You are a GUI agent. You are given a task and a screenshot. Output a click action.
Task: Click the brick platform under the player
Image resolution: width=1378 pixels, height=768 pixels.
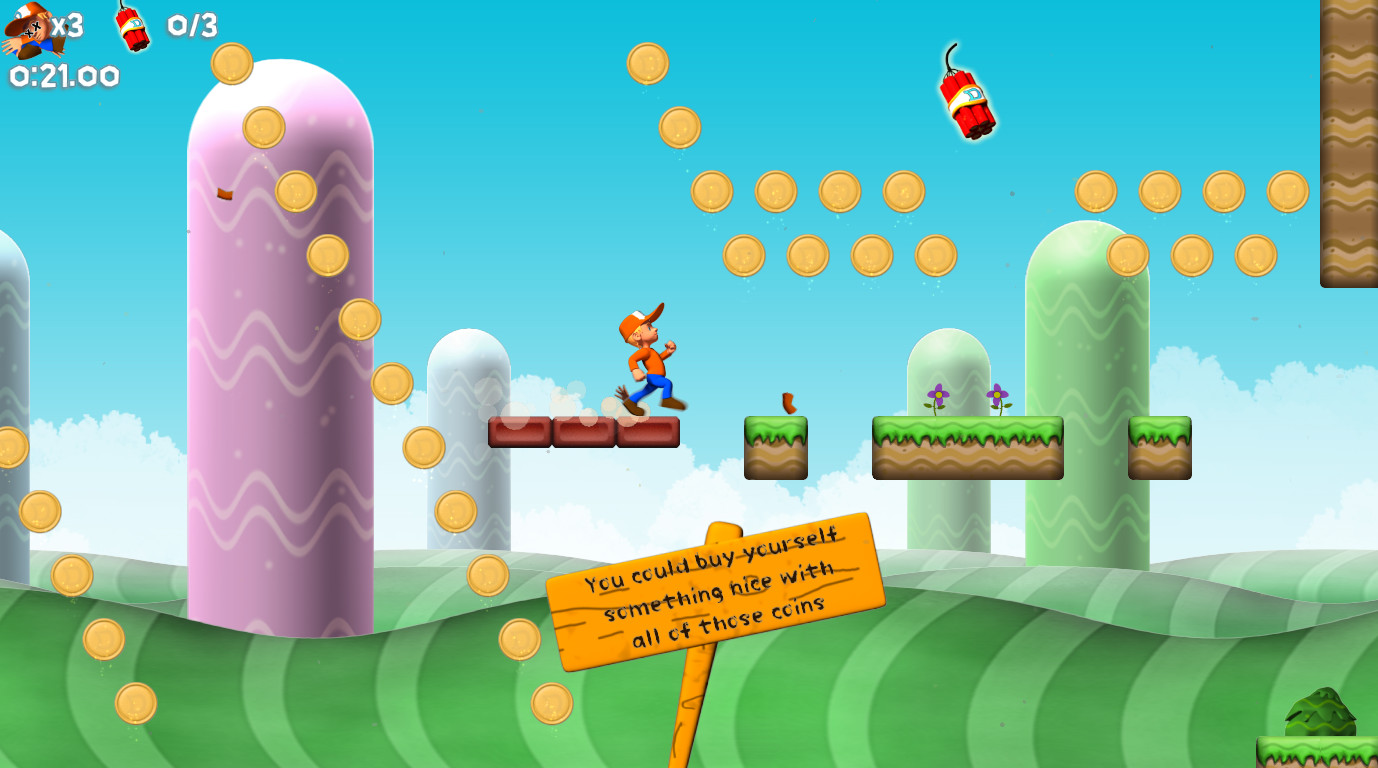pyautogui.click(x=585, y=432)
